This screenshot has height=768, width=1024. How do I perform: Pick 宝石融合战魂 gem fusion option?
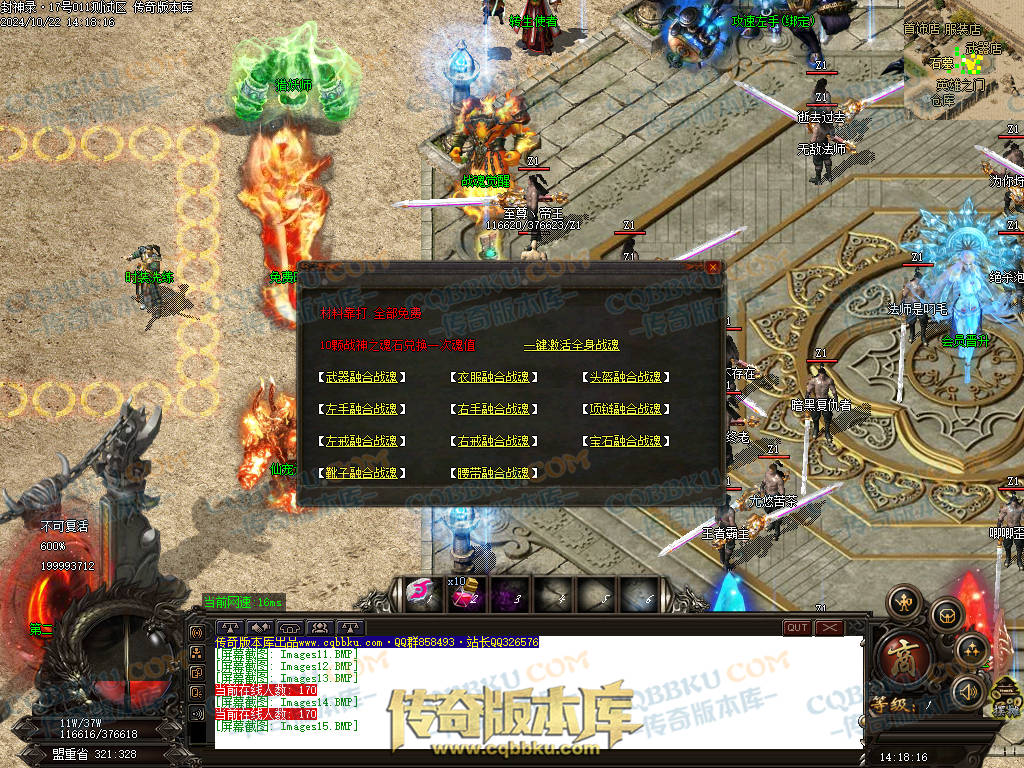(x=625, y=441)
